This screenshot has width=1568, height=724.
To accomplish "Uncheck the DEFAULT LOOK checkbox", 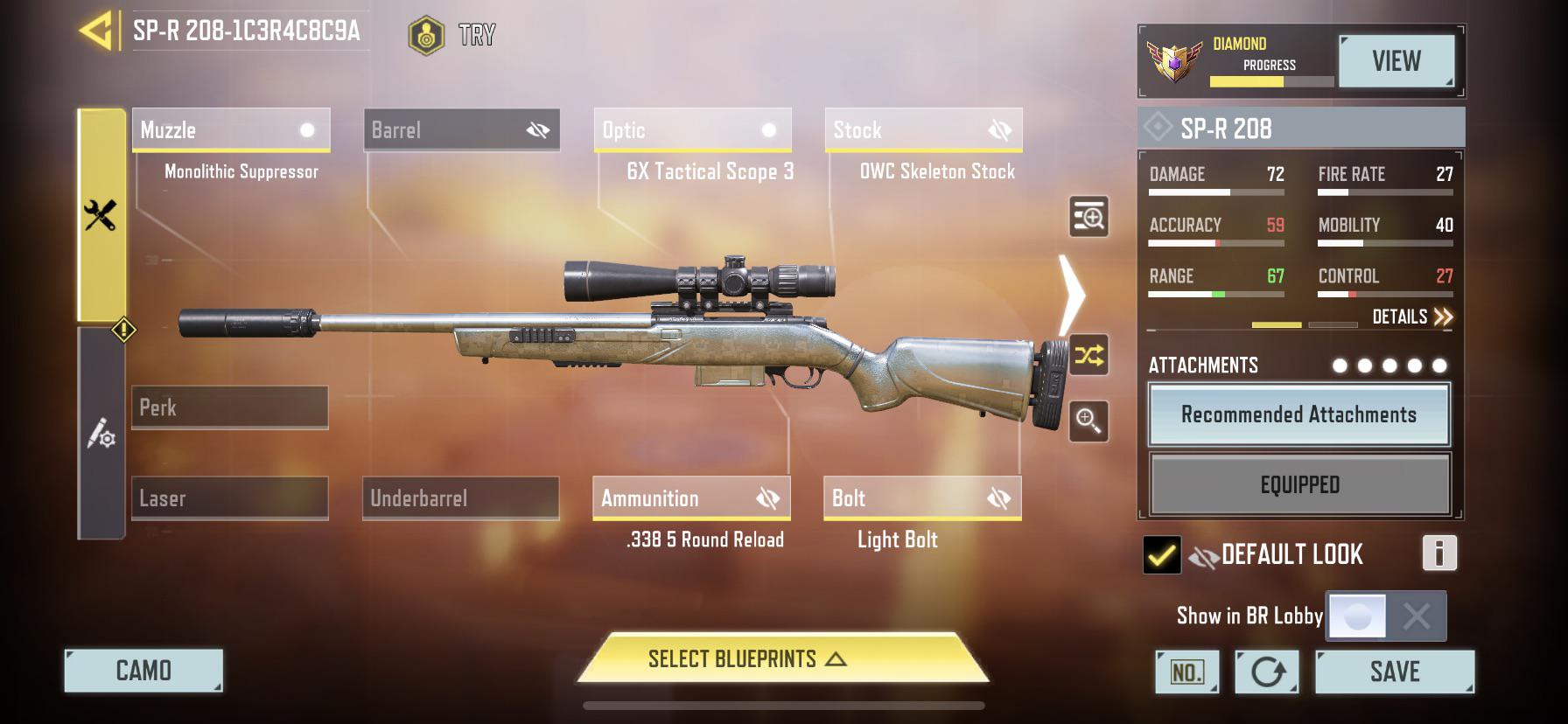I will tap(1161, 553).
